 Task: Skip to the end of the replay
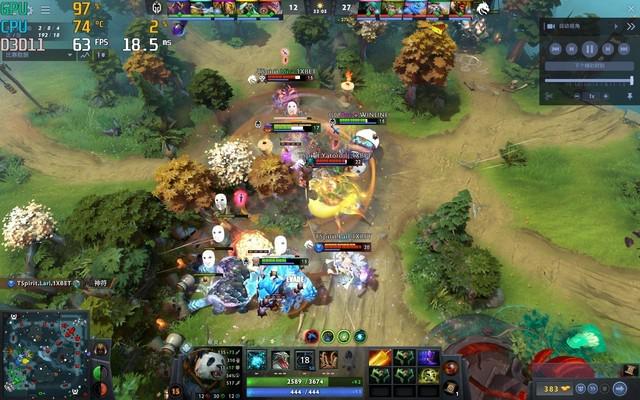coord(625,48)
